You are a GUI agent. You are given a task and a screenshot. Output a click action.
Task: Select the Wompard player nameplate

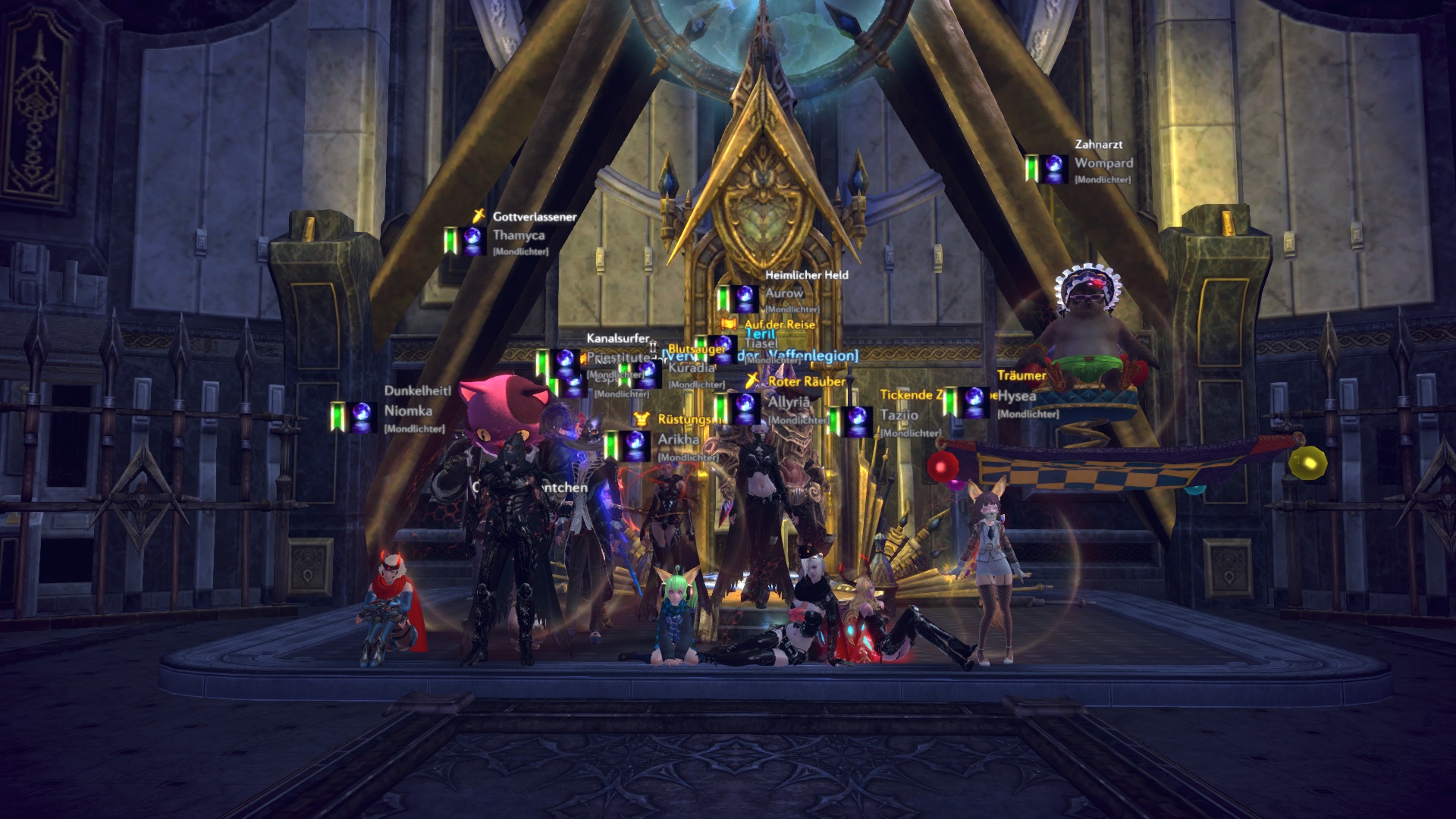pos(1103,163)
